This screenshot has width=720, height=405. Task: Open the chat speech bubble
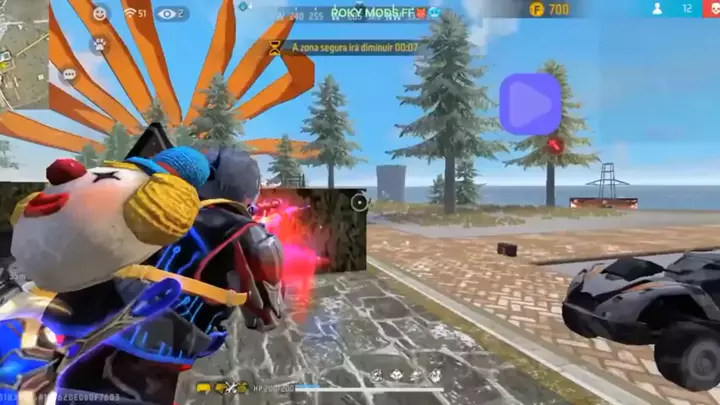click(x=69, y=74)
